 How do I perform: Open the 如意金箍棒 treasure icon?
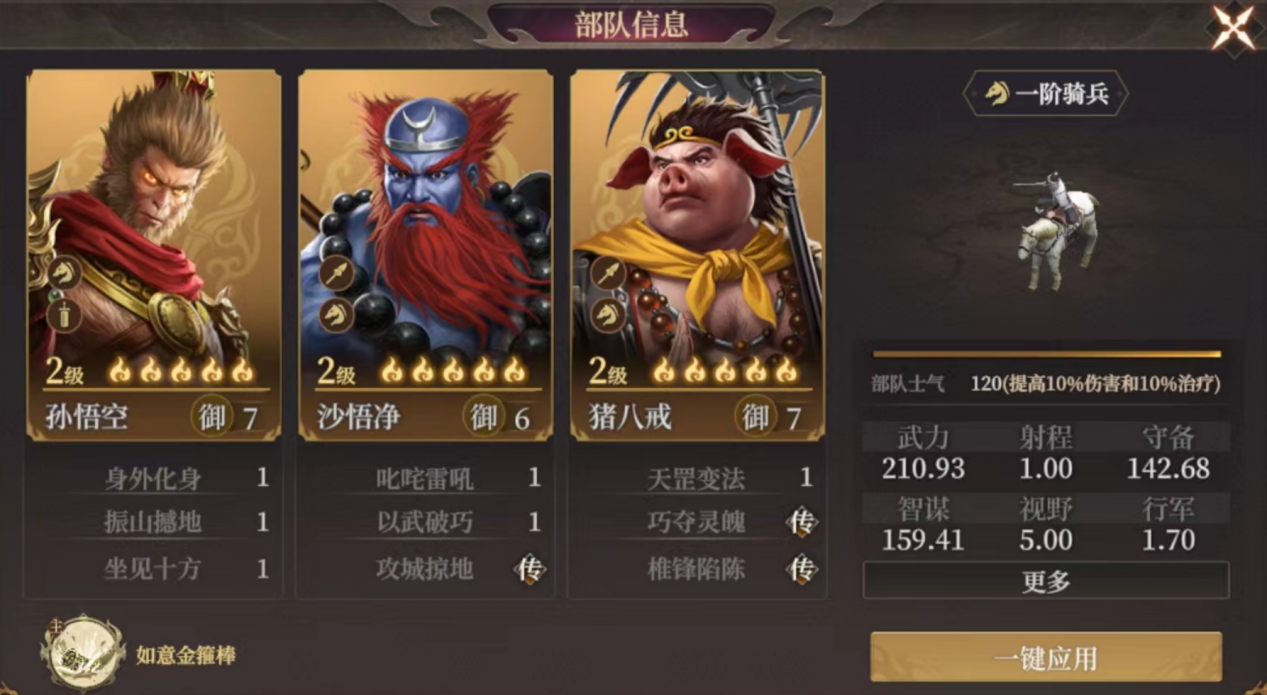[83, 655]
